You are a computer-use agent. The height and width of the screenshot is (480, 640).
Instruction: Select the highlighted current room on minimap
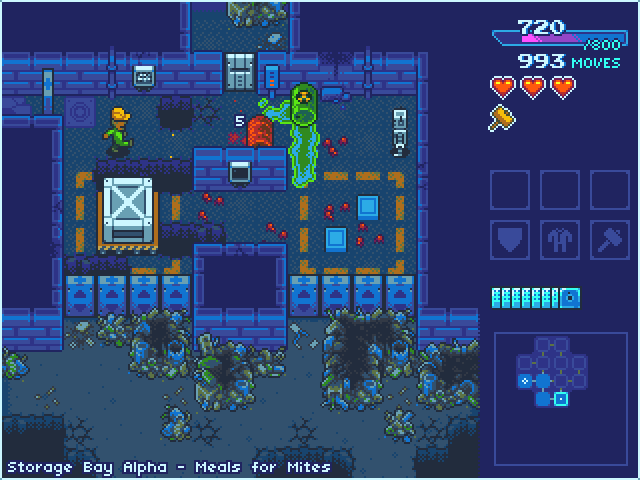click(561, 400)
